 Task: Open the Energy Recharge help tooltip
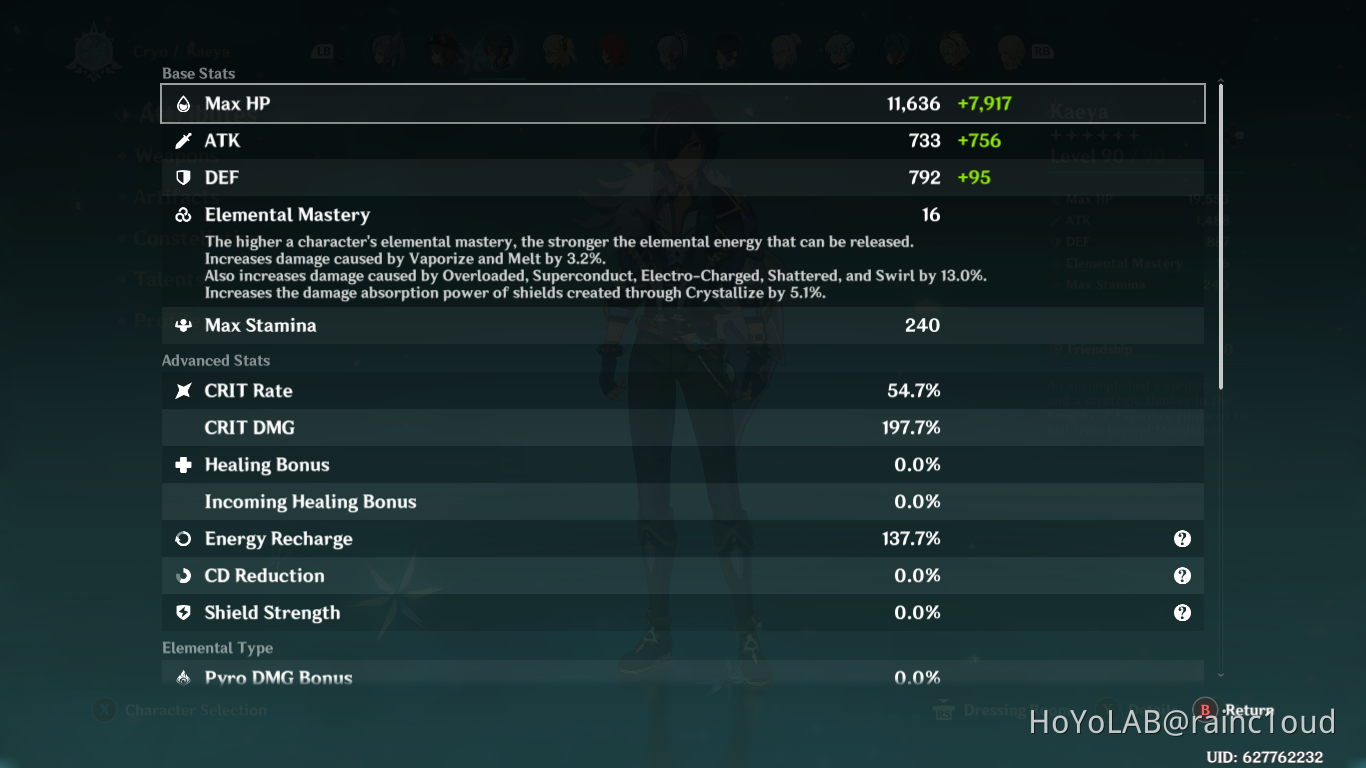pos(1183,538)
